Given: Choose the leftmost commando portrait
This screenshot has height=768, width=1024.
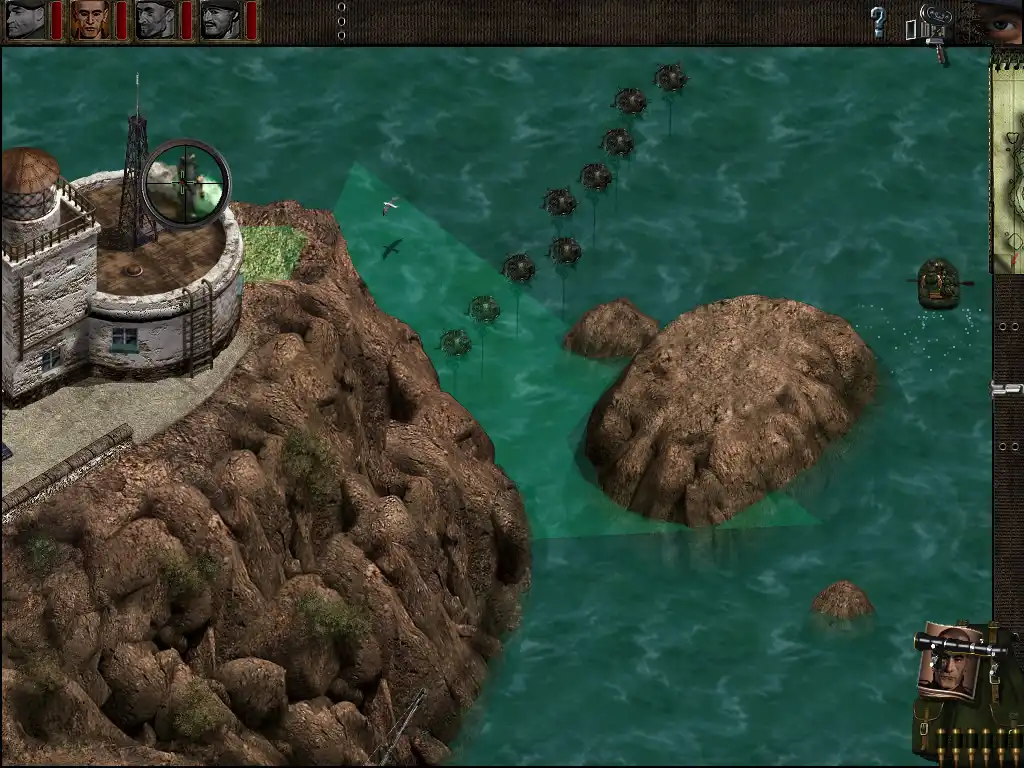Looking at the screenshot, I should point(26,20).
